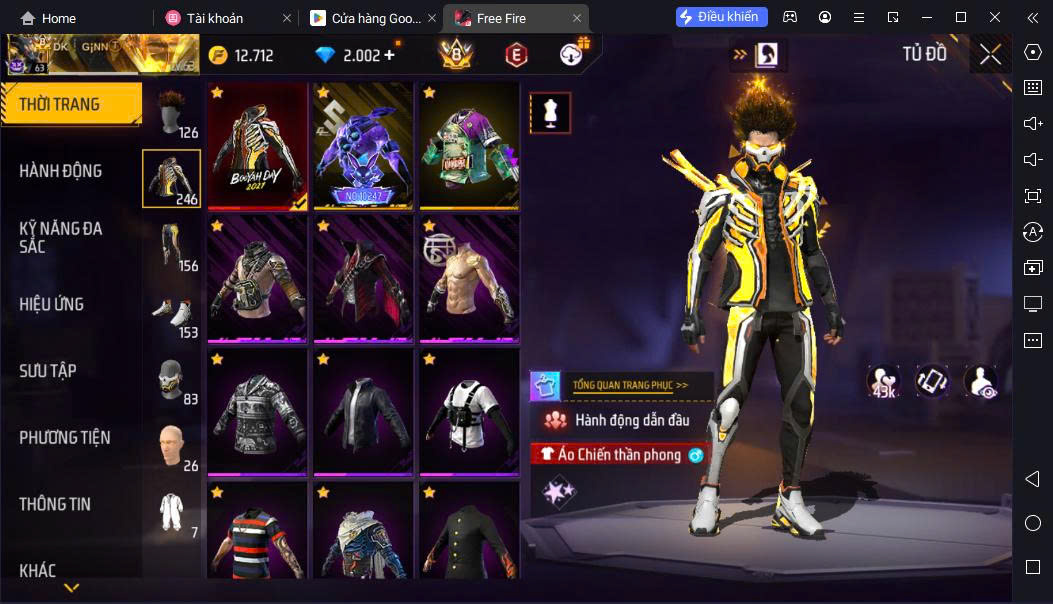Show the Thông Tin section
Image resolution: width=1053 pixels, height=604 pixels.
click(55, 504)
